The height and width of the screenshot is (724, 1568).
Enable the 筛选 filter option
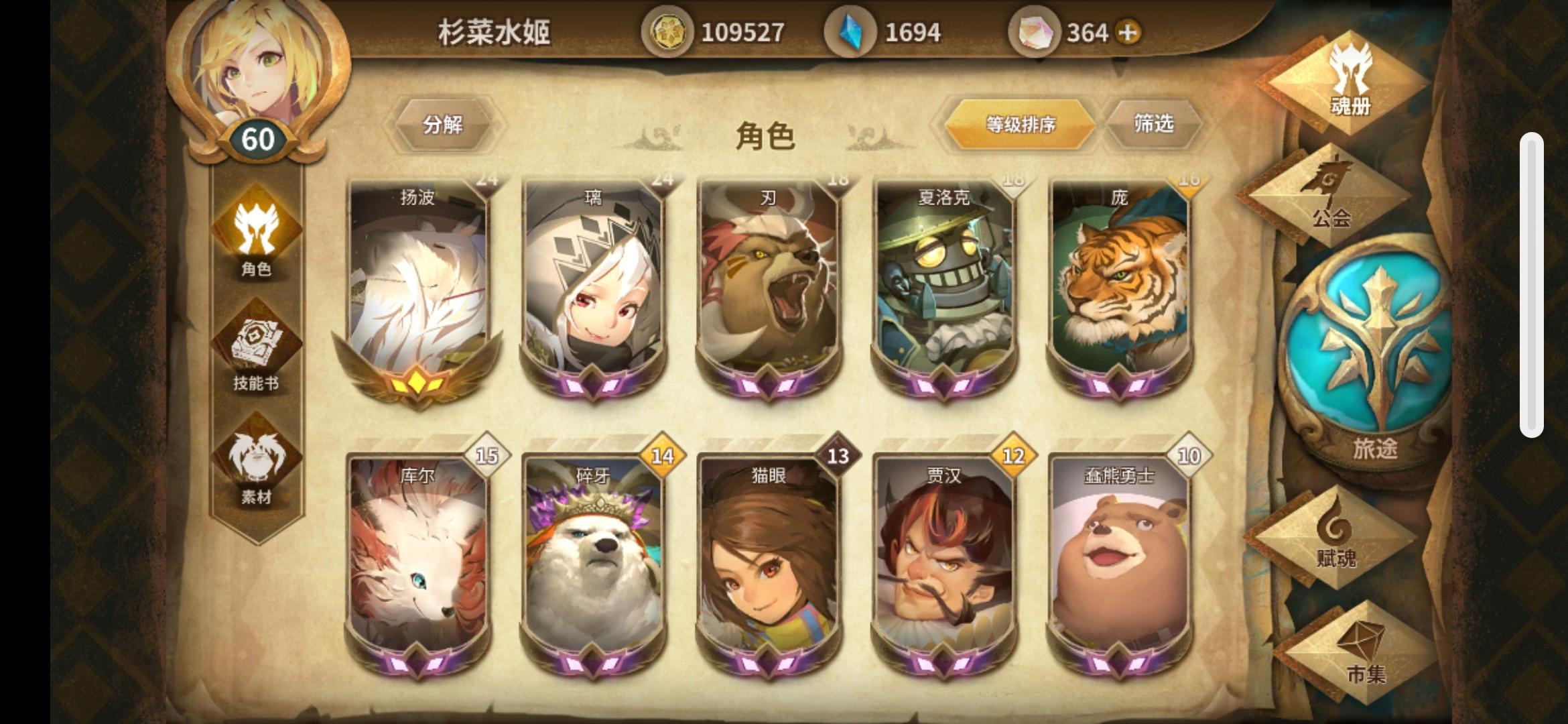tap(1154, 125)
